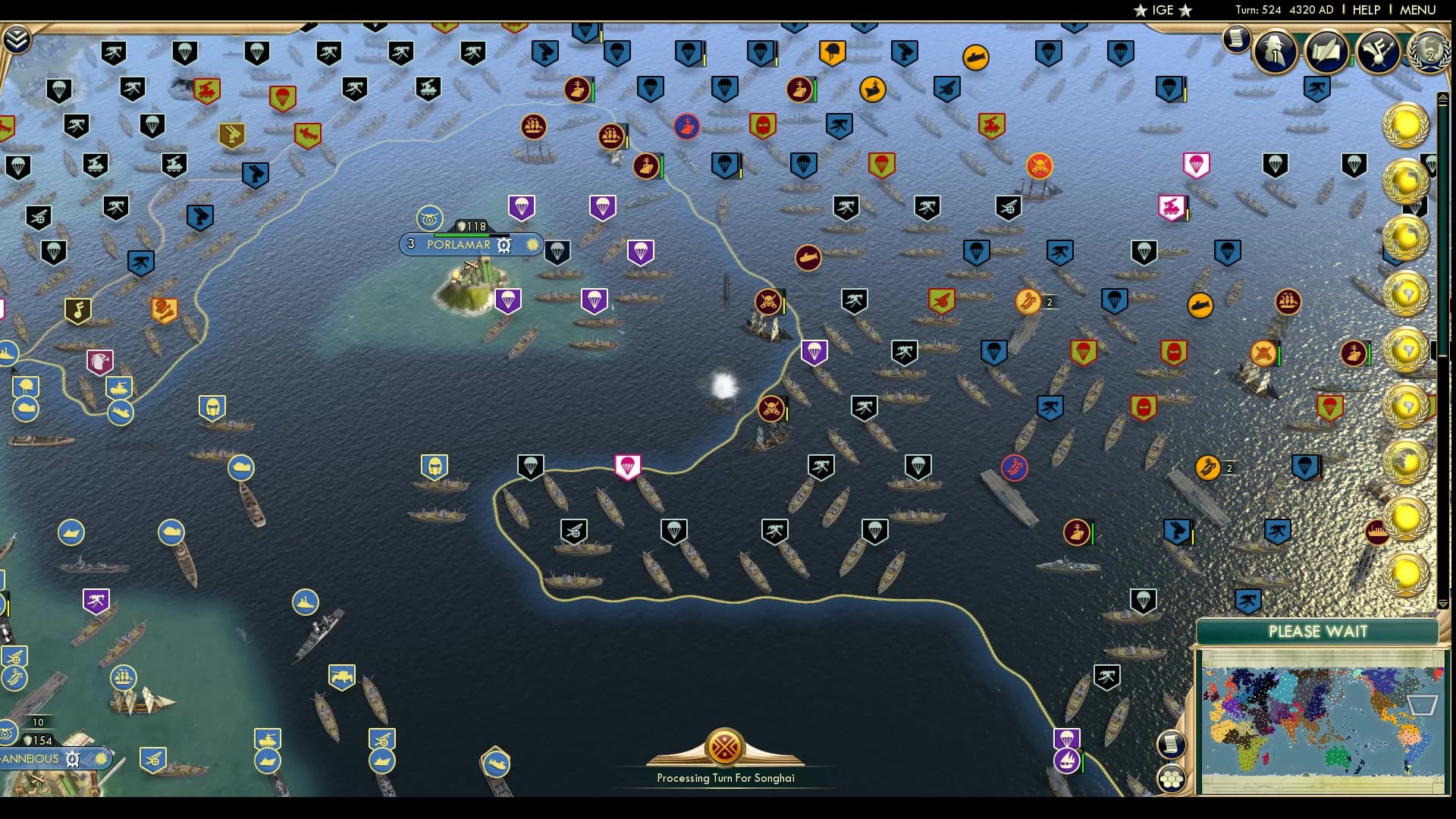
Task: Open the MENU
Action: click(x=1420, y=10)
